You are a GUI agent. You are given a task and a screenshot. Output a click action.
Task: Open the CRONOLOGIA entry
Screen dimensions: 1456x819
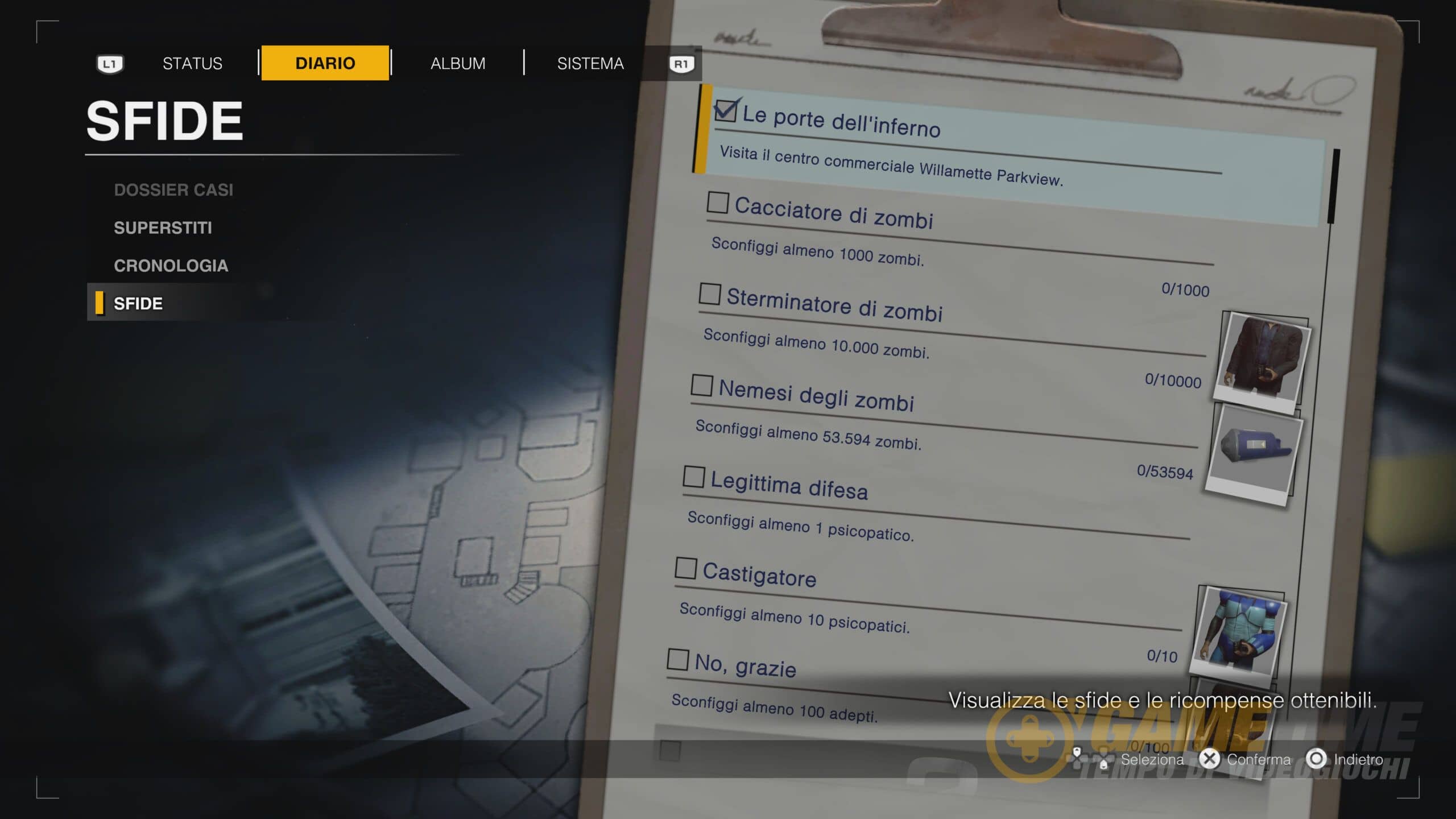[x=171, y=266]
